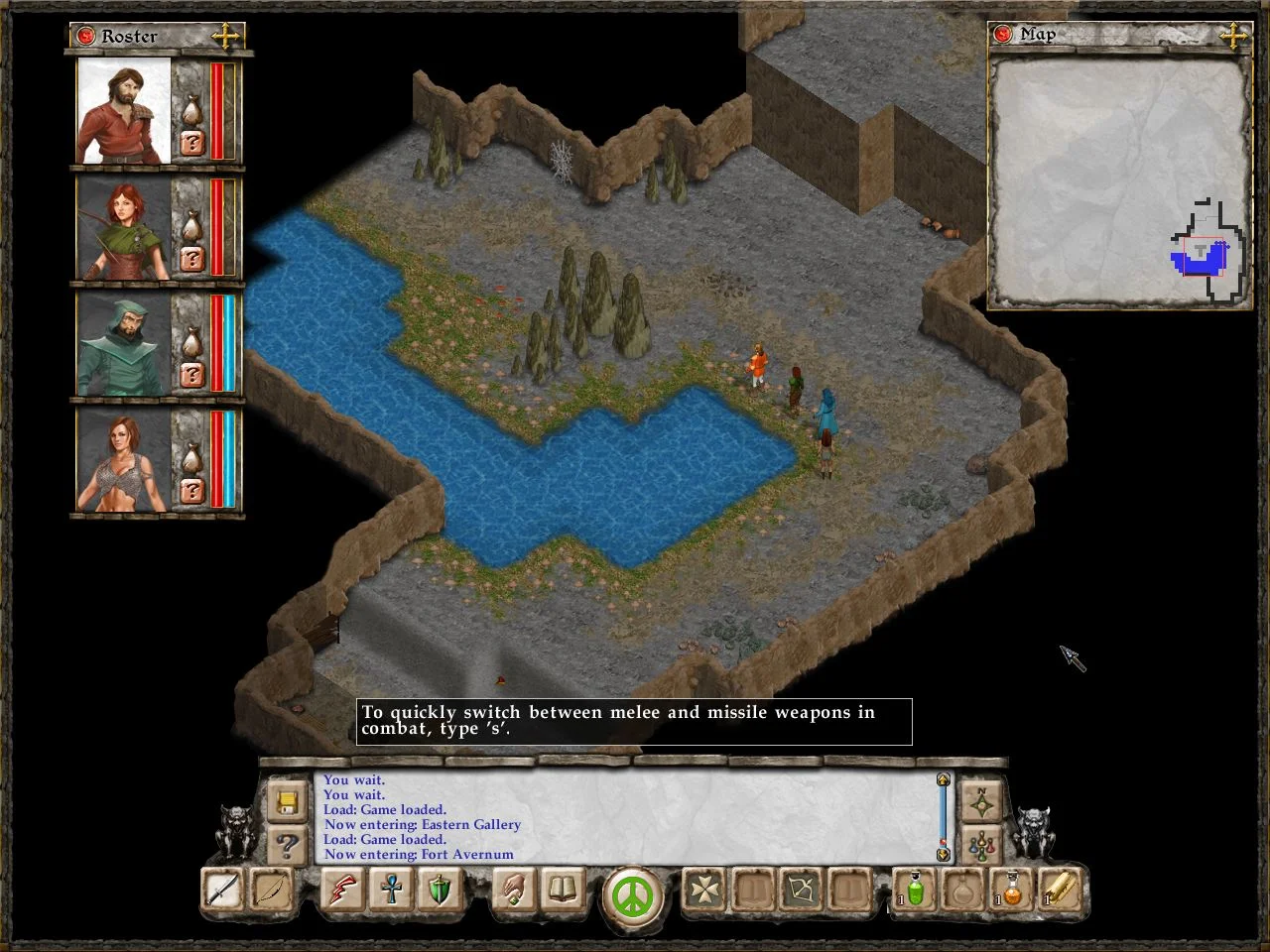Viewport: 1270px width, 952px height.
Task: Open the spellbook icon on toolbar
Action: [562, 891]
